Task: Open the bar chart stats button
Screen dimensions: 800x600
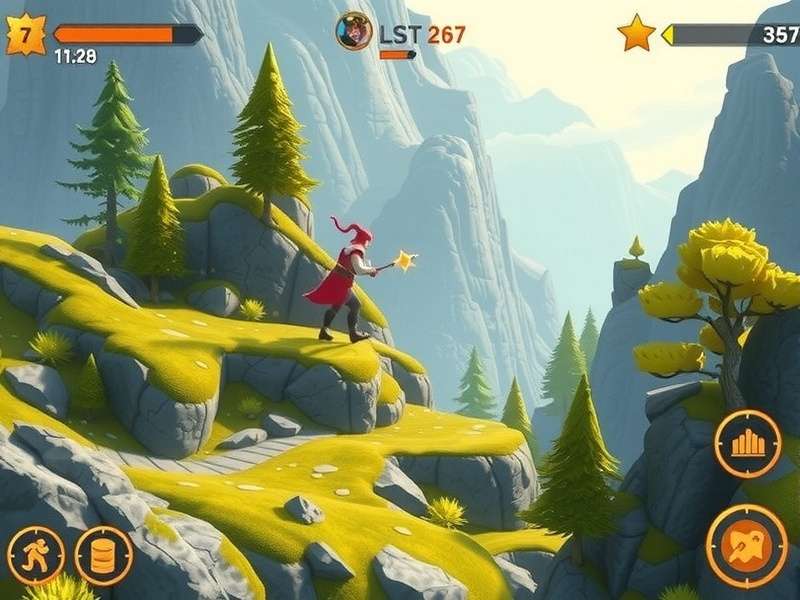Action: pyautogui.click(x=748, y=443)
